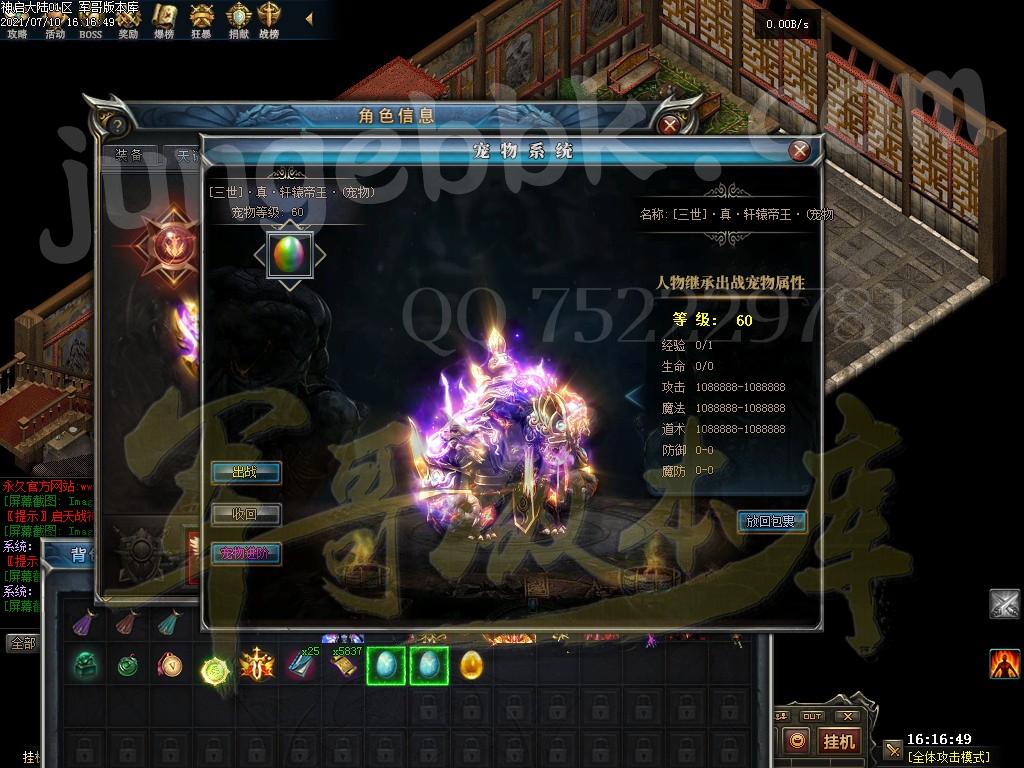Open 宠物进阶 pet advancement
This screenshot has height=768, width=1024.
[245, 553]
